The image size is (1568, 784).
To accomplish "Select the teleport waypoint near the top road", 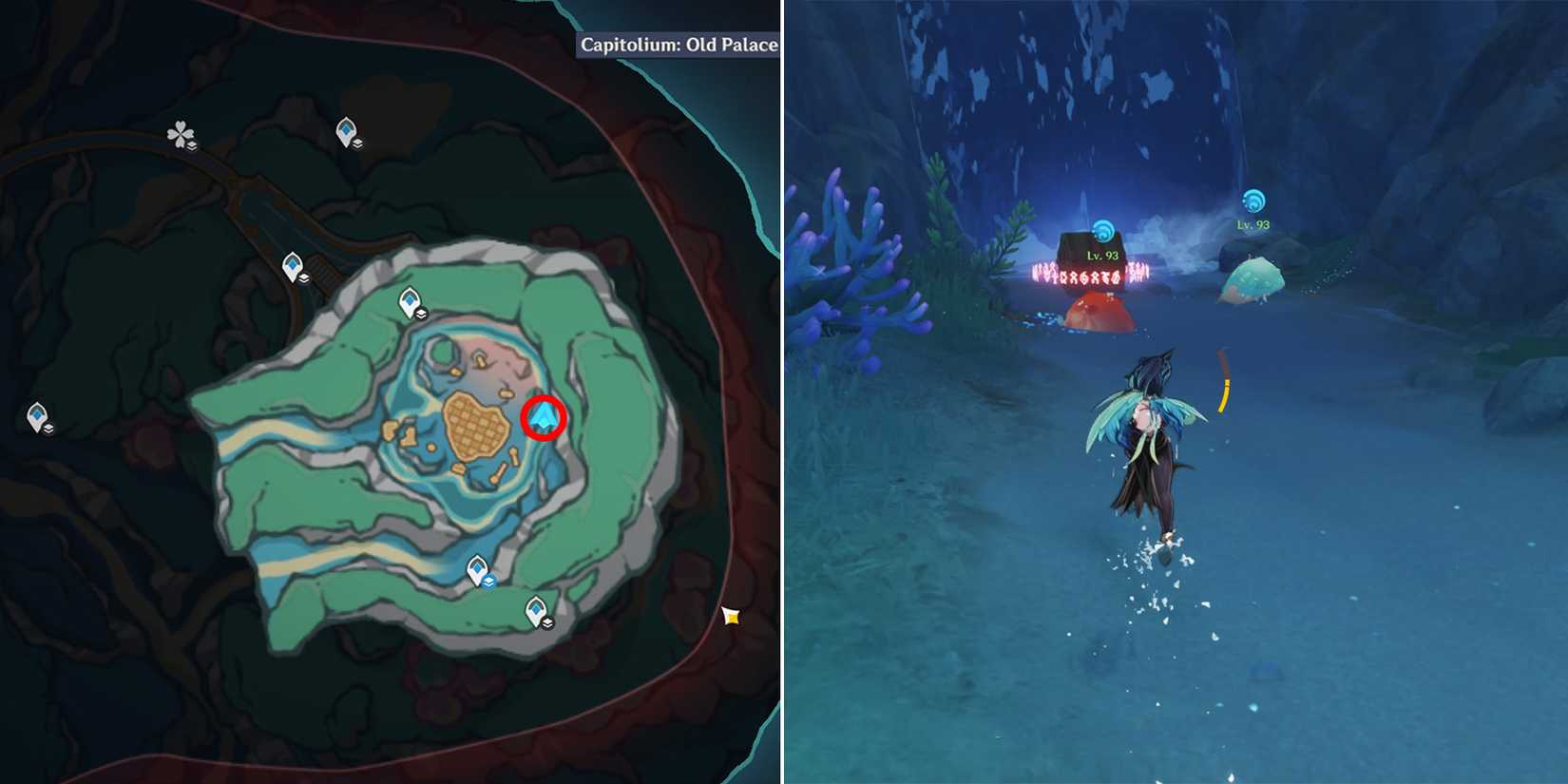I will coord(347,128).
